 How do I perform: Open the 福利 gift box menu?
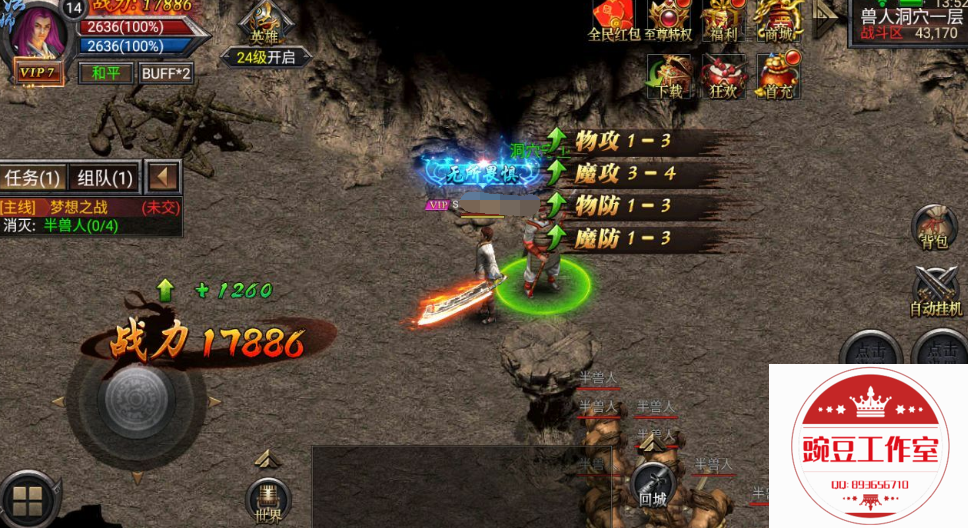tap(722, 19)
